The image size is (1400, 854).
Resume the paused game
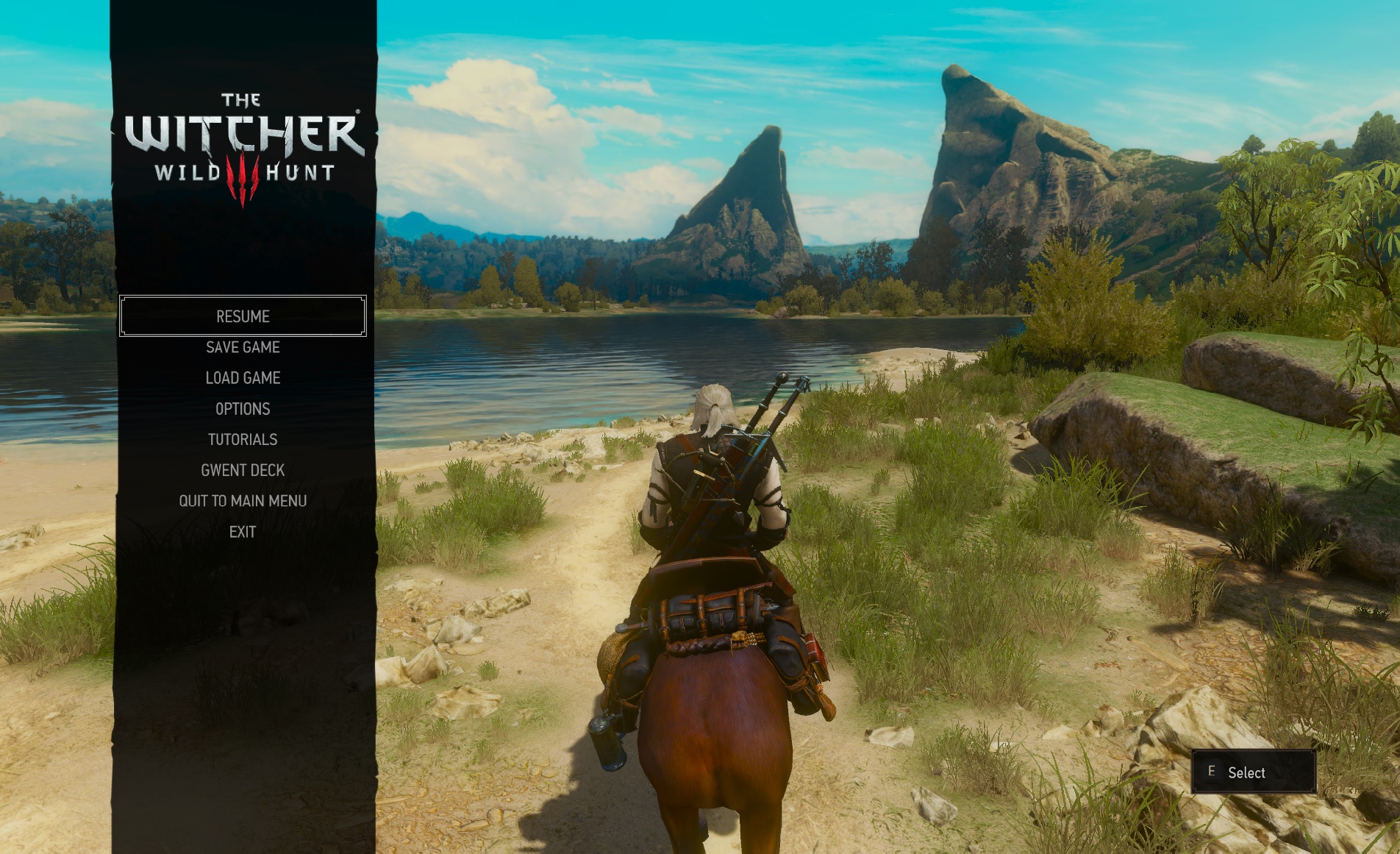click(243, 316)
